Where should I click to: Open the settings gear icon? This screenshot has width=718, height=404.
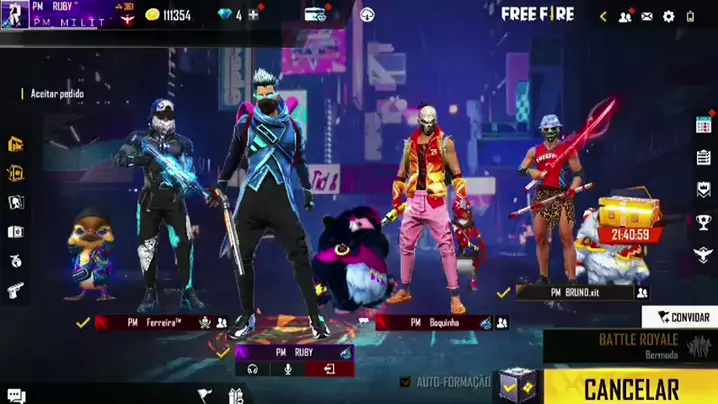(669, 16)
